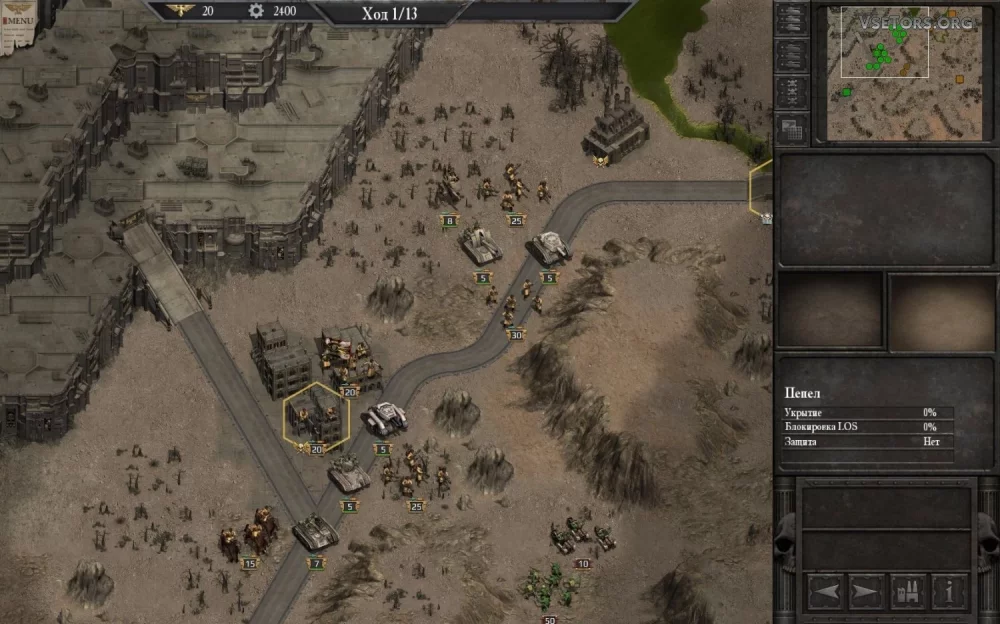Select the next unit with right arrow
This screenshot has height=624, width=1000.
pos(866,592)
